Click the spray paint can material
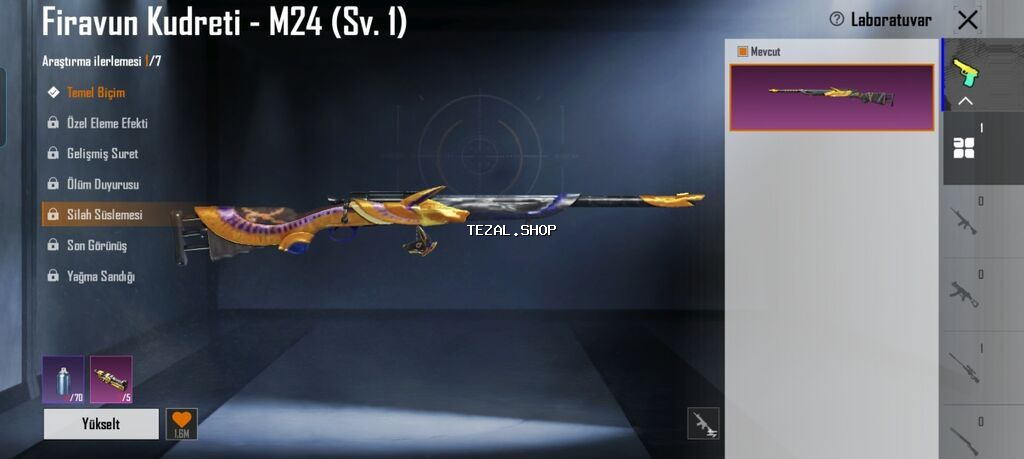This screenshot has width=1024, height=459. click(63, 379)
